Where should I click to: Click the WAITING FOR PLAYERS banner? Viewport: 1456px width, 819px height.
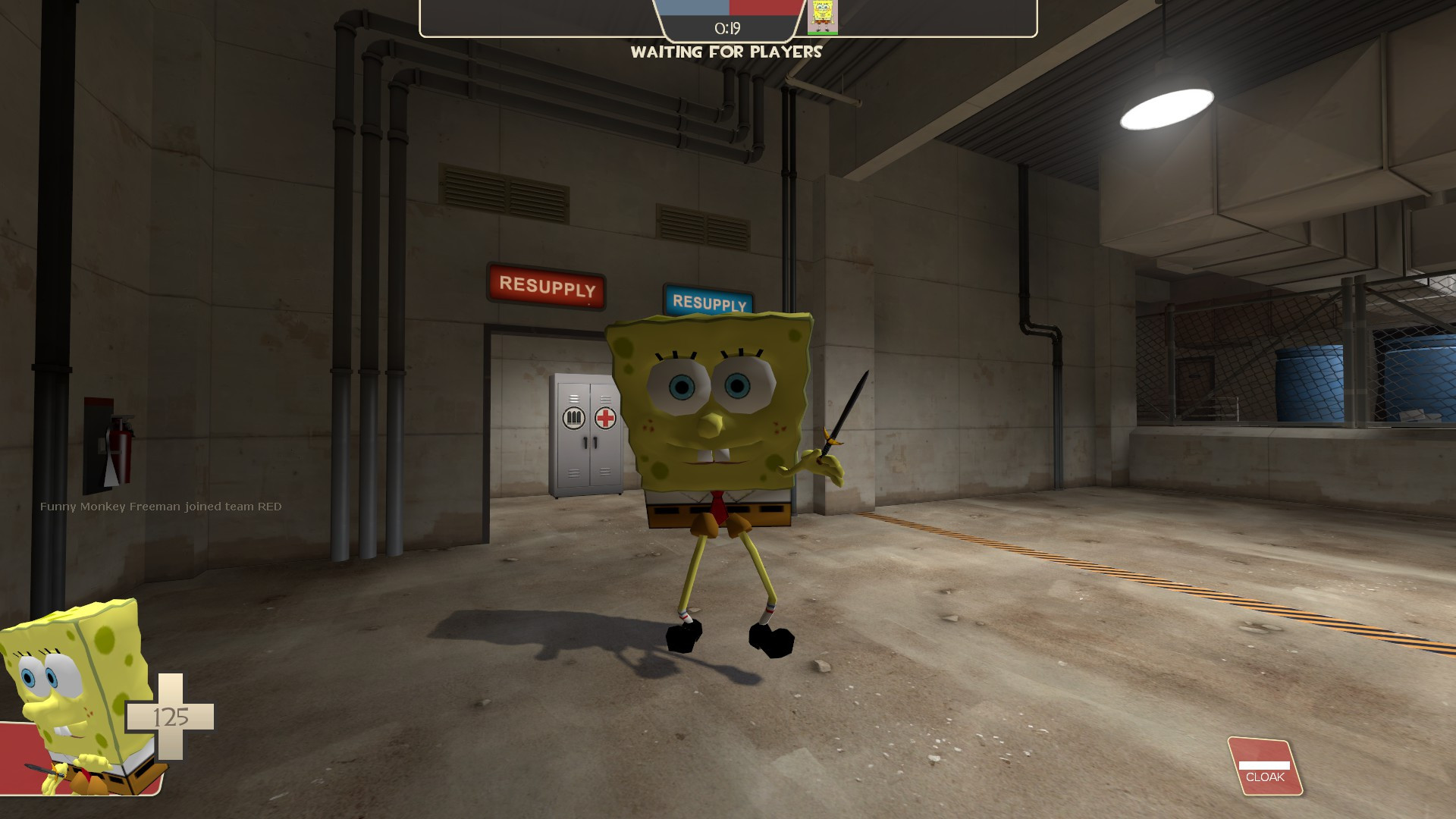click(726, 52)
